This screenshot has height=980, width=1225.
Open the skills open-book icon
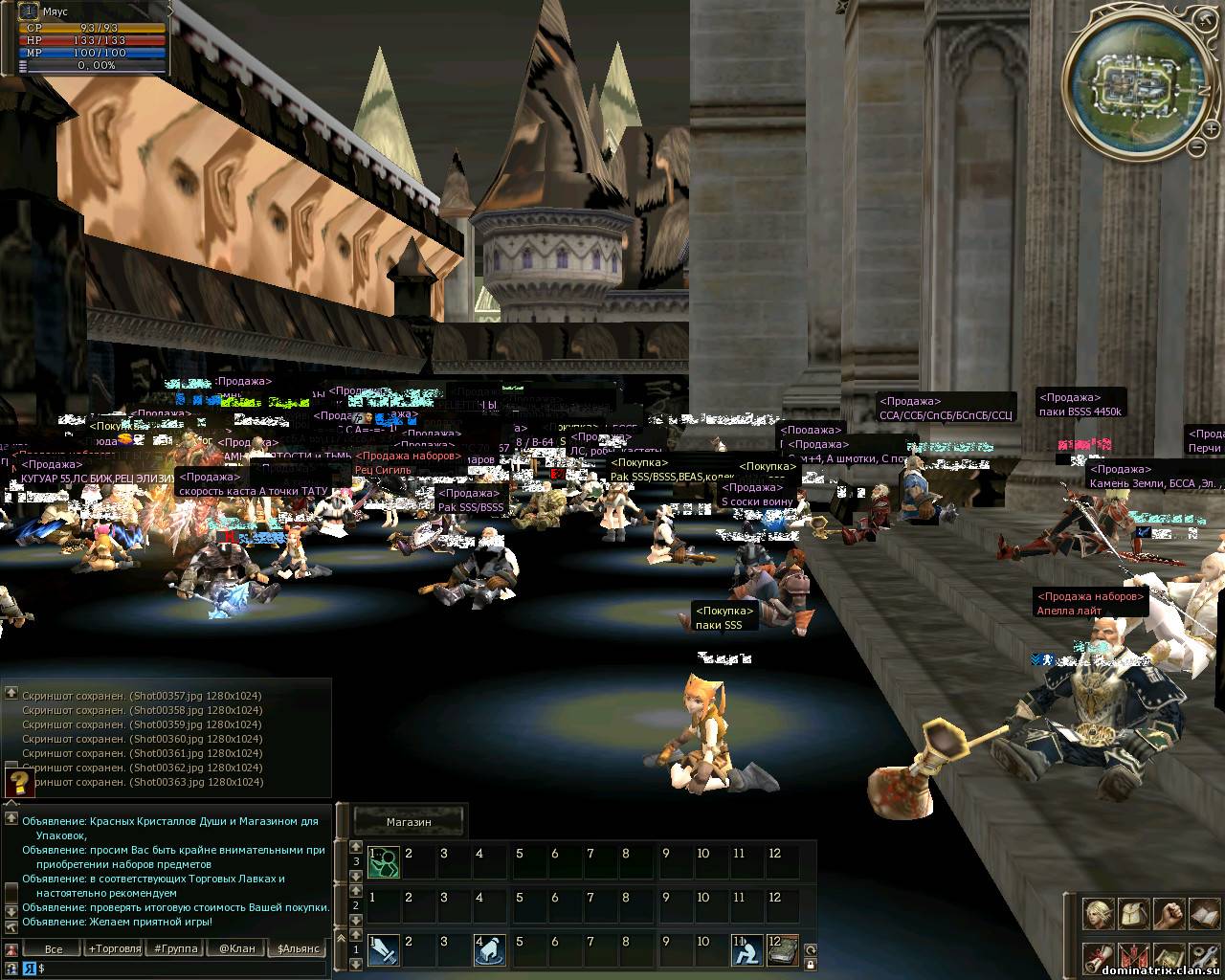click(x=1203, y=914)
